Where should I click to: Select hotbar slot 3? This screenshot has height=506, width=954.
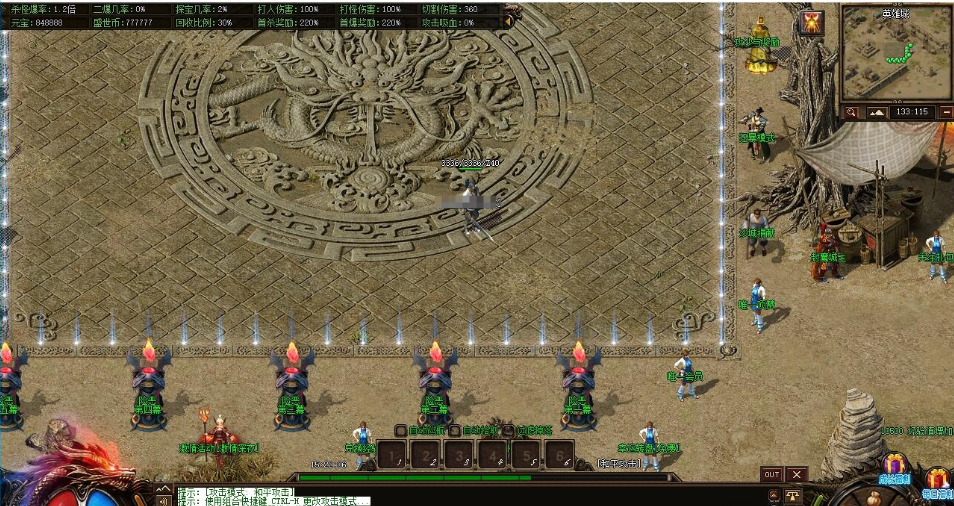[459, 456]
